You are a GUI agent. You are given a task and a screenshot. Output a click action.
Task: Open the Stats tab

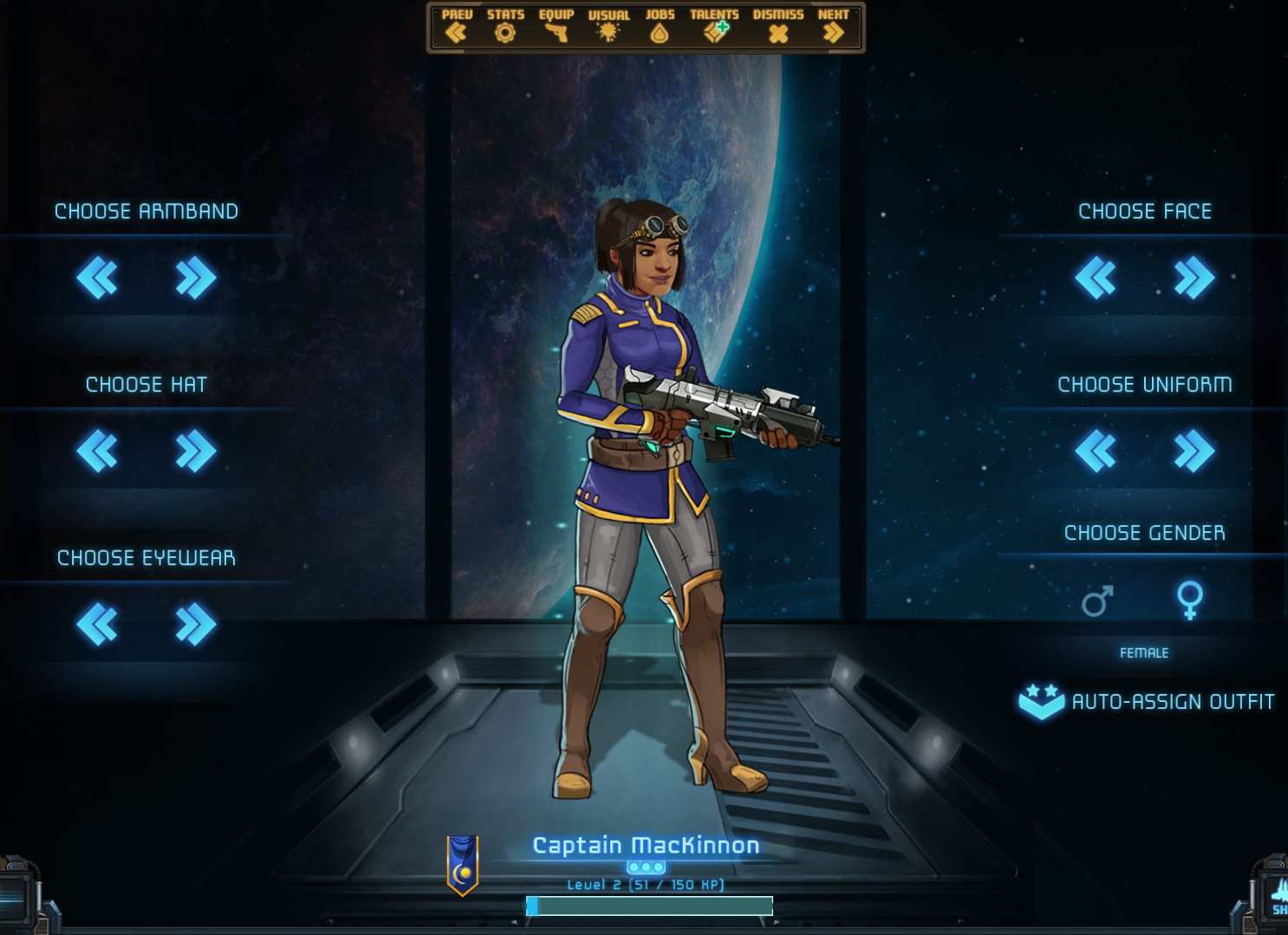point(505,27)
